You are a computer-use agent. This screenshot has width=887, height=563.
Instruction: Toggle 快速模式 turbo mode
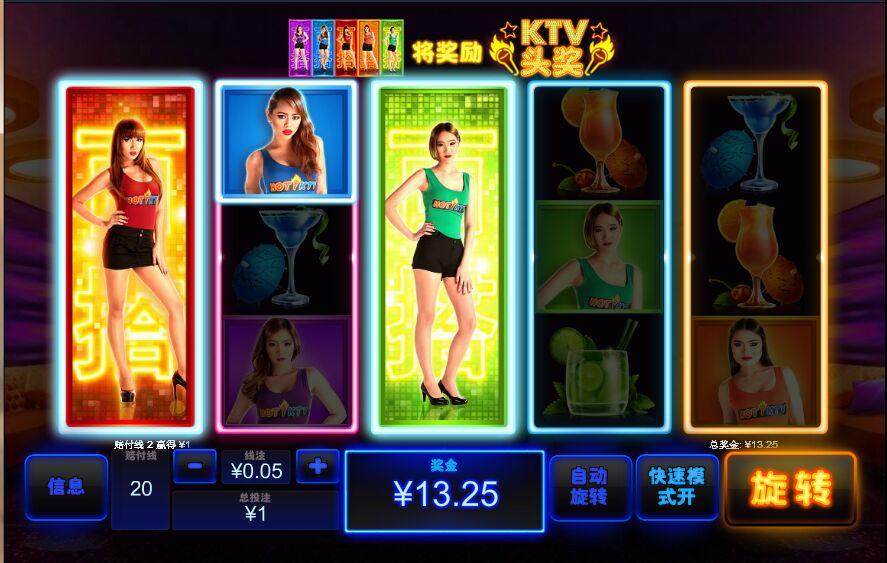(677, 487)
